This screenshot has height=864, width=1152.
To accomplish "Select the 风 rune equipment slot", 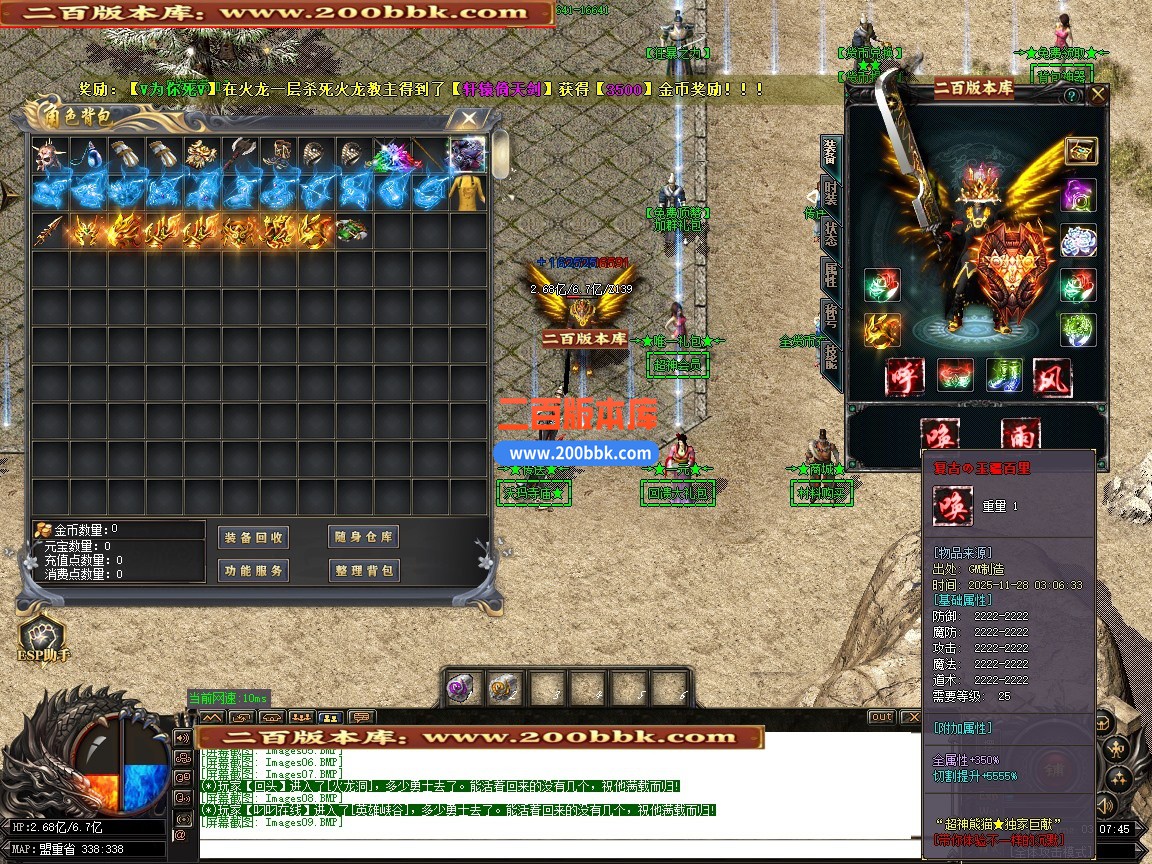I will point(1051,377).
